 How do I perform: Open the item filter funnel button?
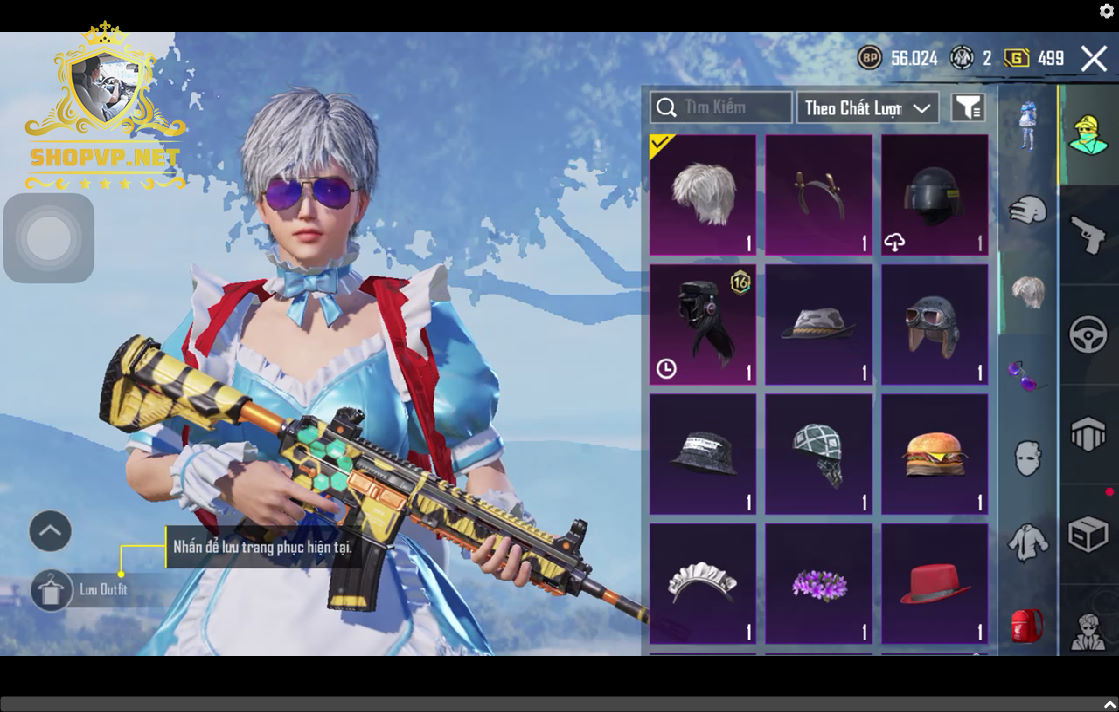pyautogui.click(x=967, y=108)
